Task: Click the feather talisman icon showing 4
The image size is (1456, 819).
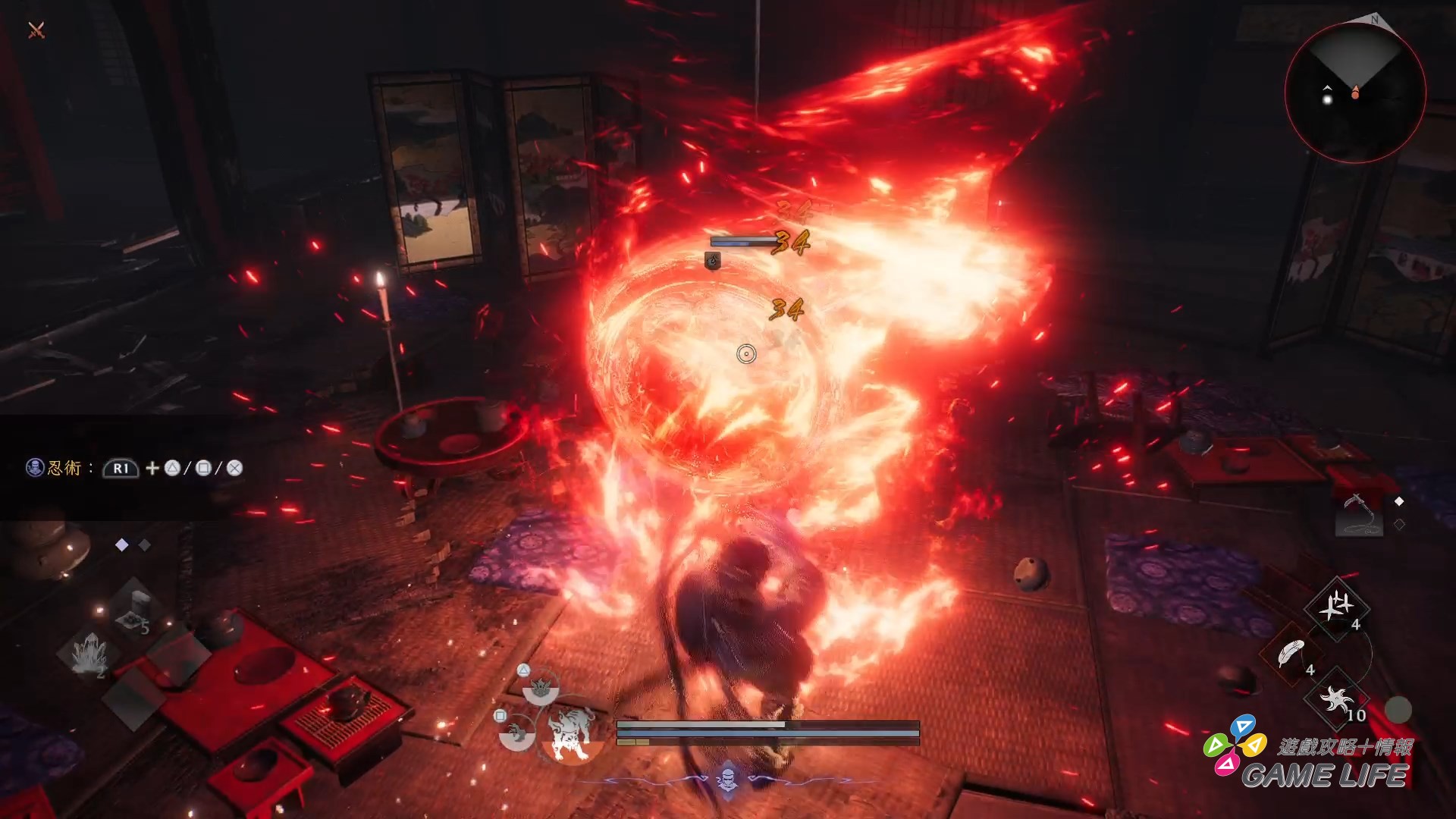Action: (1292, 652)
